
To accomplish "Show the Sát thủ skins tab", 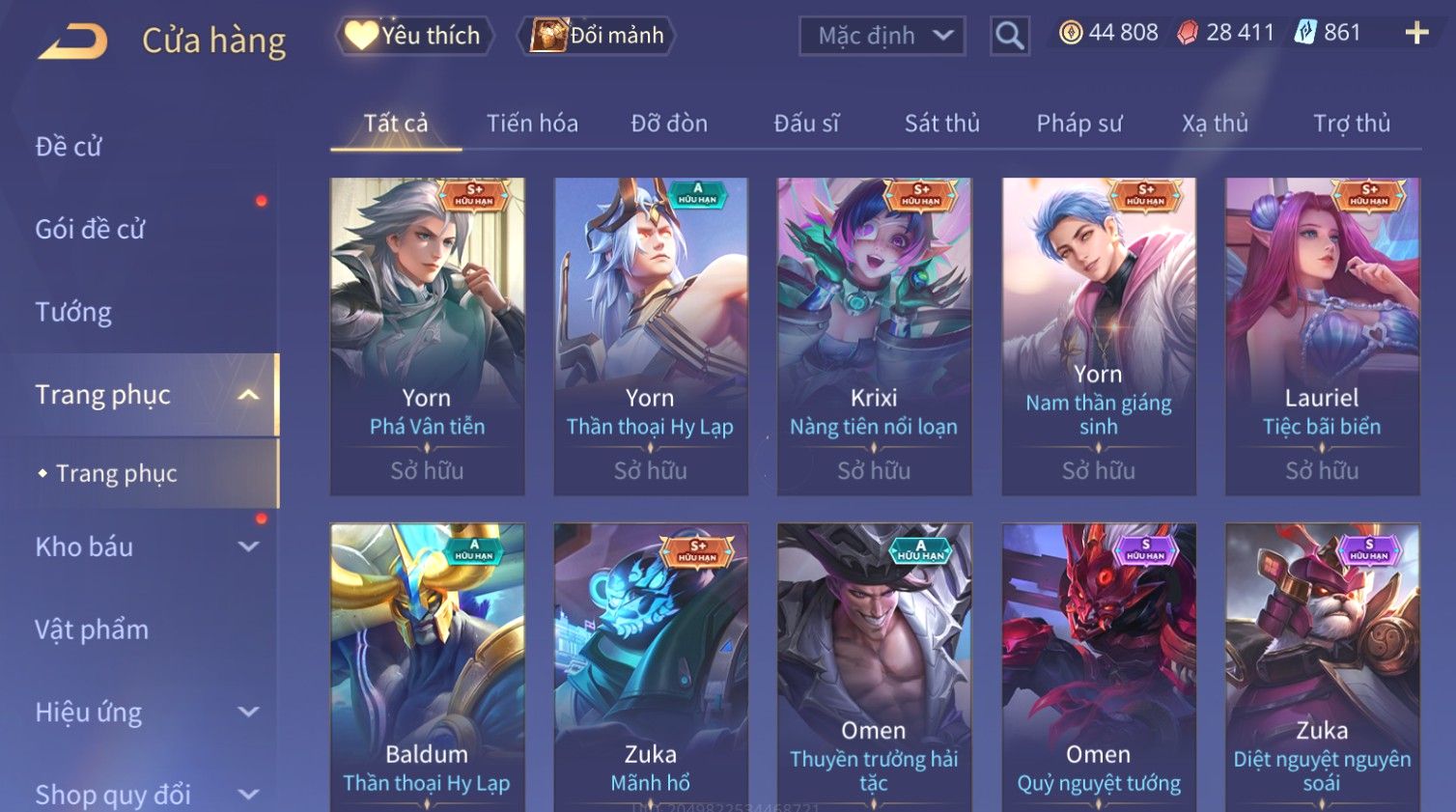I will (x=941, y=124).
